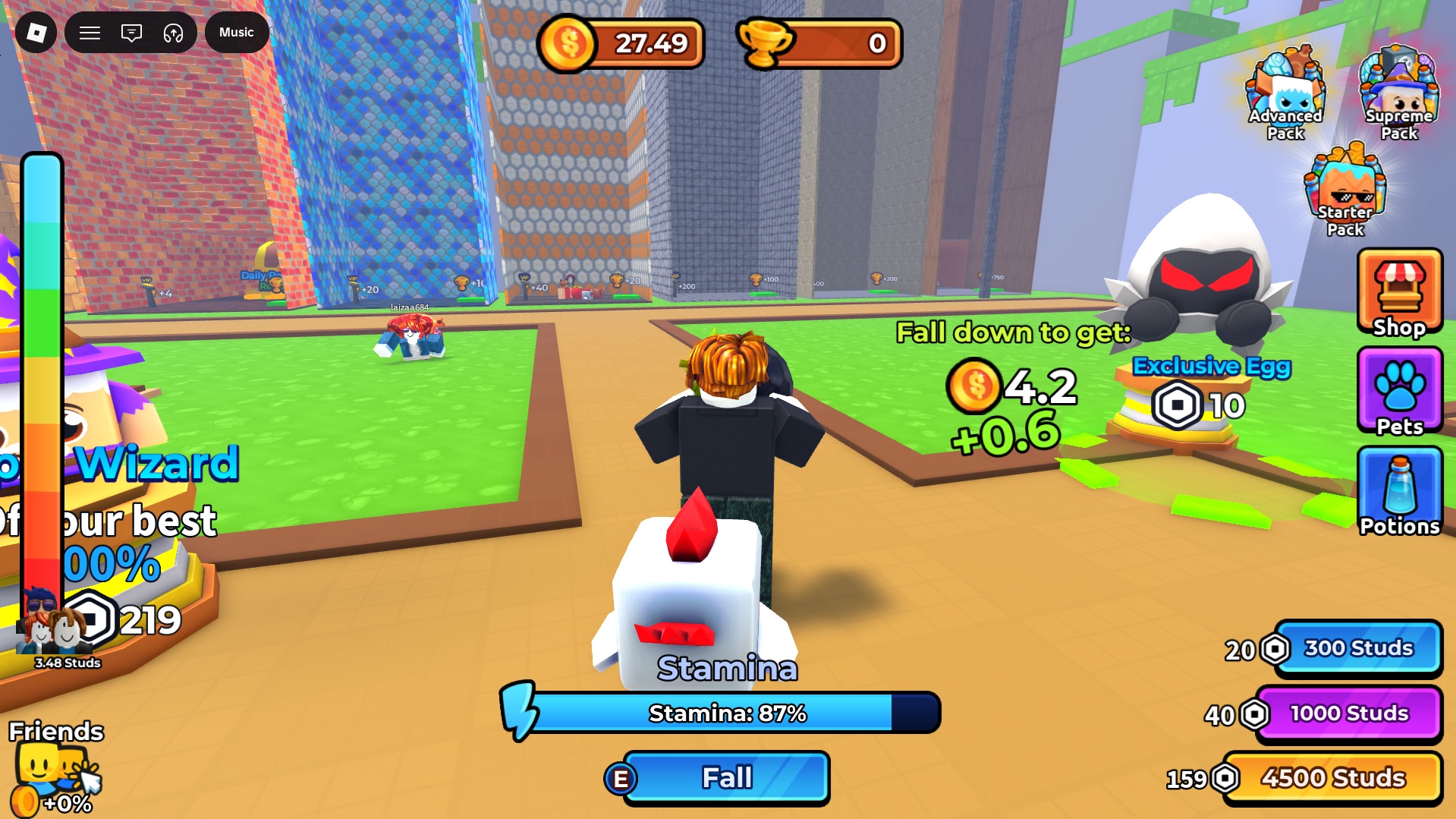Open the Supreme Pack offer
This screenshot has height=819, width=1456.
click(x=1398, y=95)
